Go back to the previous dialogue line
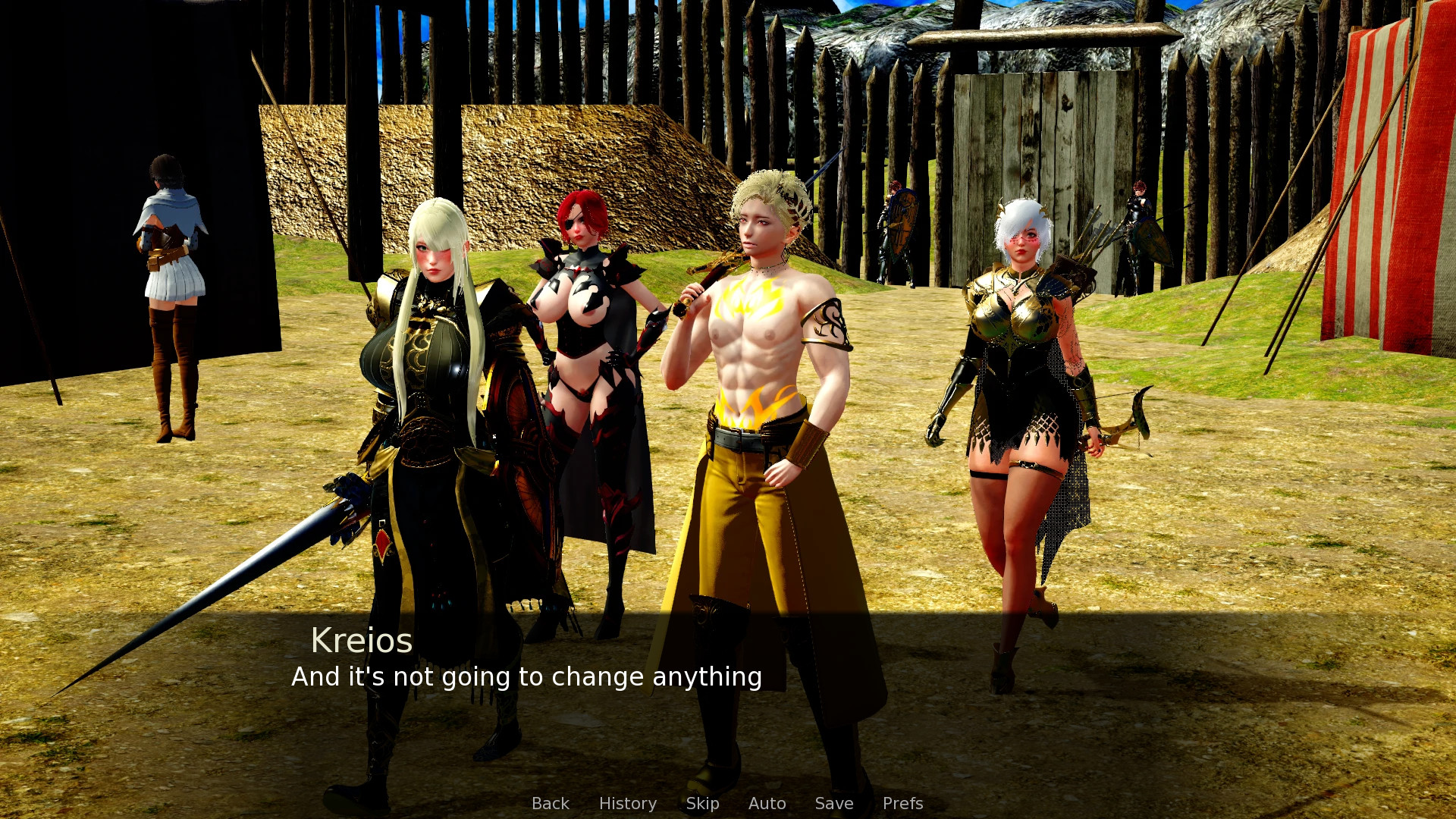The width and height of the screenshot is (1456, 819). 550,803
